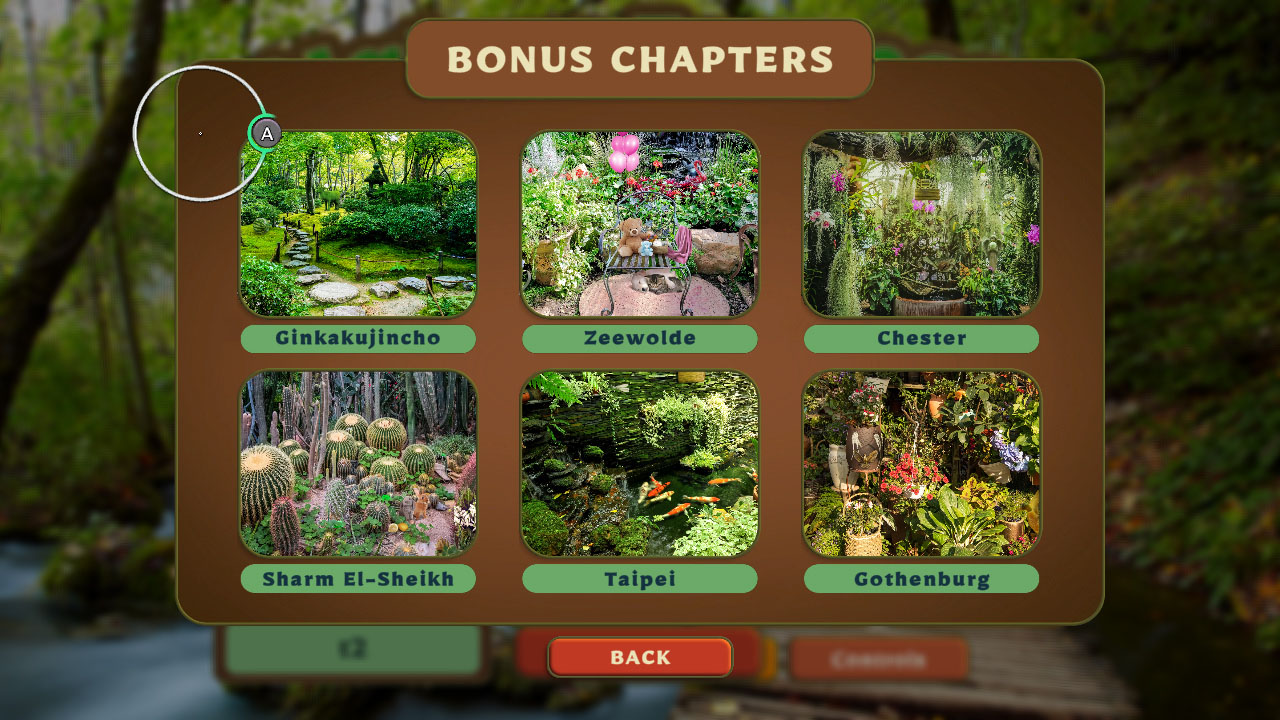Image resolution: width=1280 pixels, height=720 pixels.
Task: Select the Taipei name label
Action: [x=640, y=579]
